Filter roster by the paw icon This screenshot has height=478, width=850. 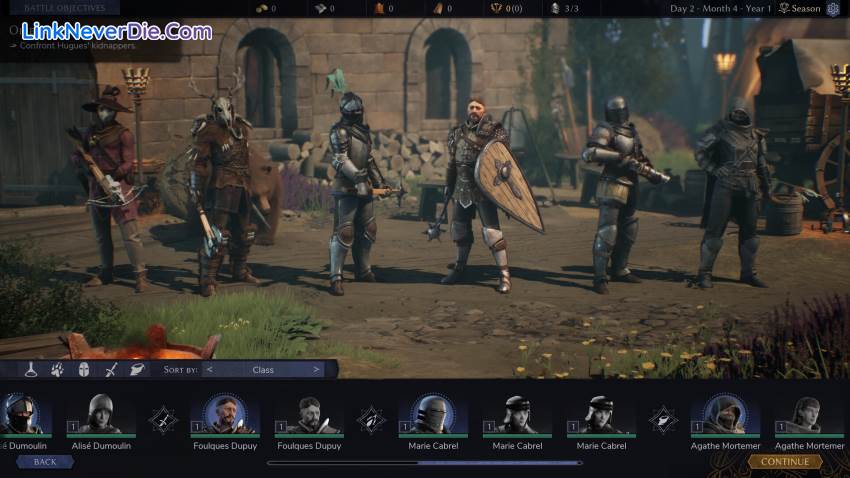click(58, 369)
